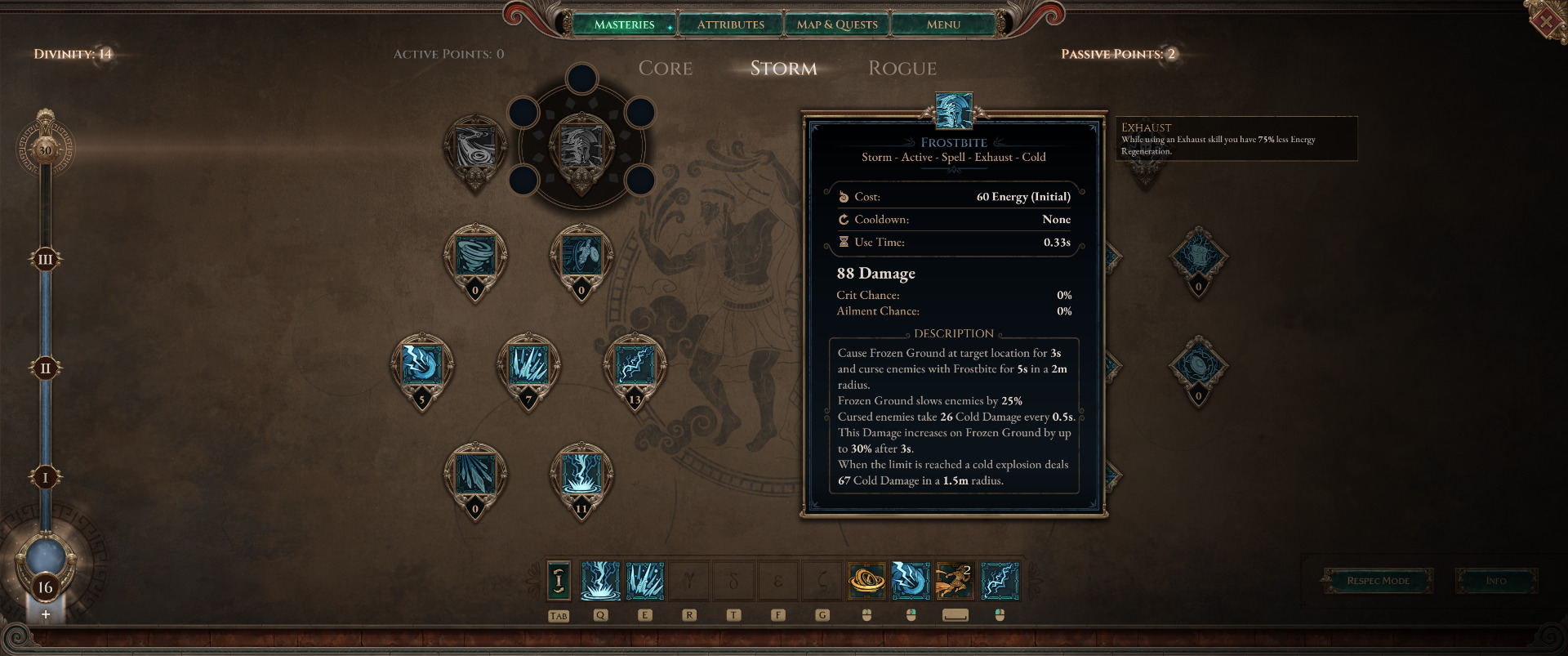
Task: Select the Storm mastery tab
Action: [x=783, y=69]
